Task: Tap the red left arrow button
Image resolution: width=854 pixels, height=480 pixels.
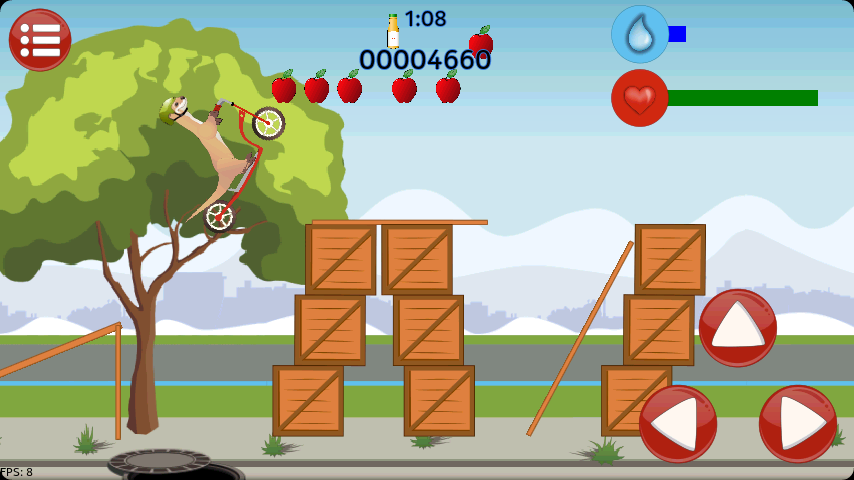Action: [678, 424]
